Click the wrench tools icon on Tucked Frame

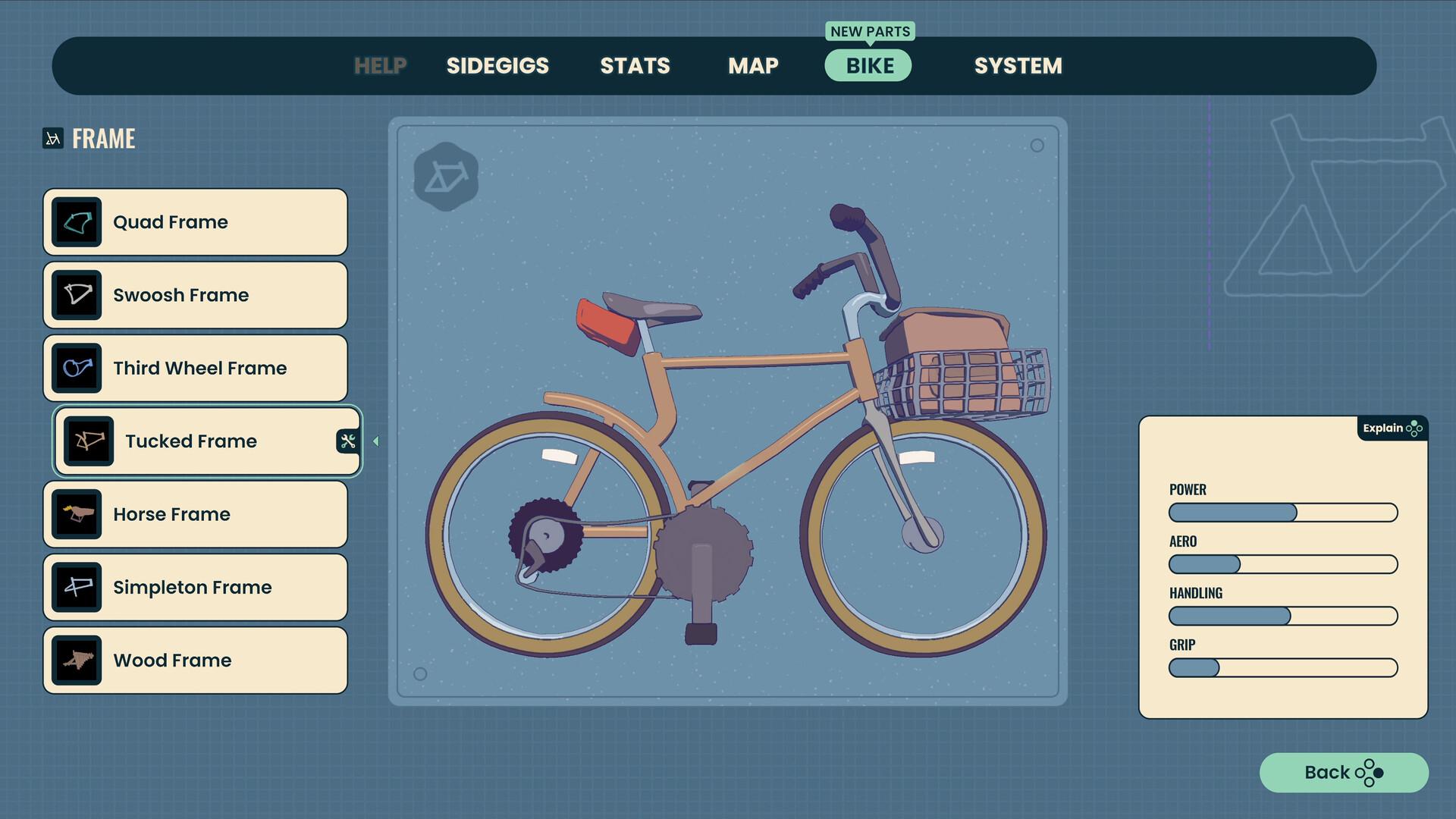(347, 441)
